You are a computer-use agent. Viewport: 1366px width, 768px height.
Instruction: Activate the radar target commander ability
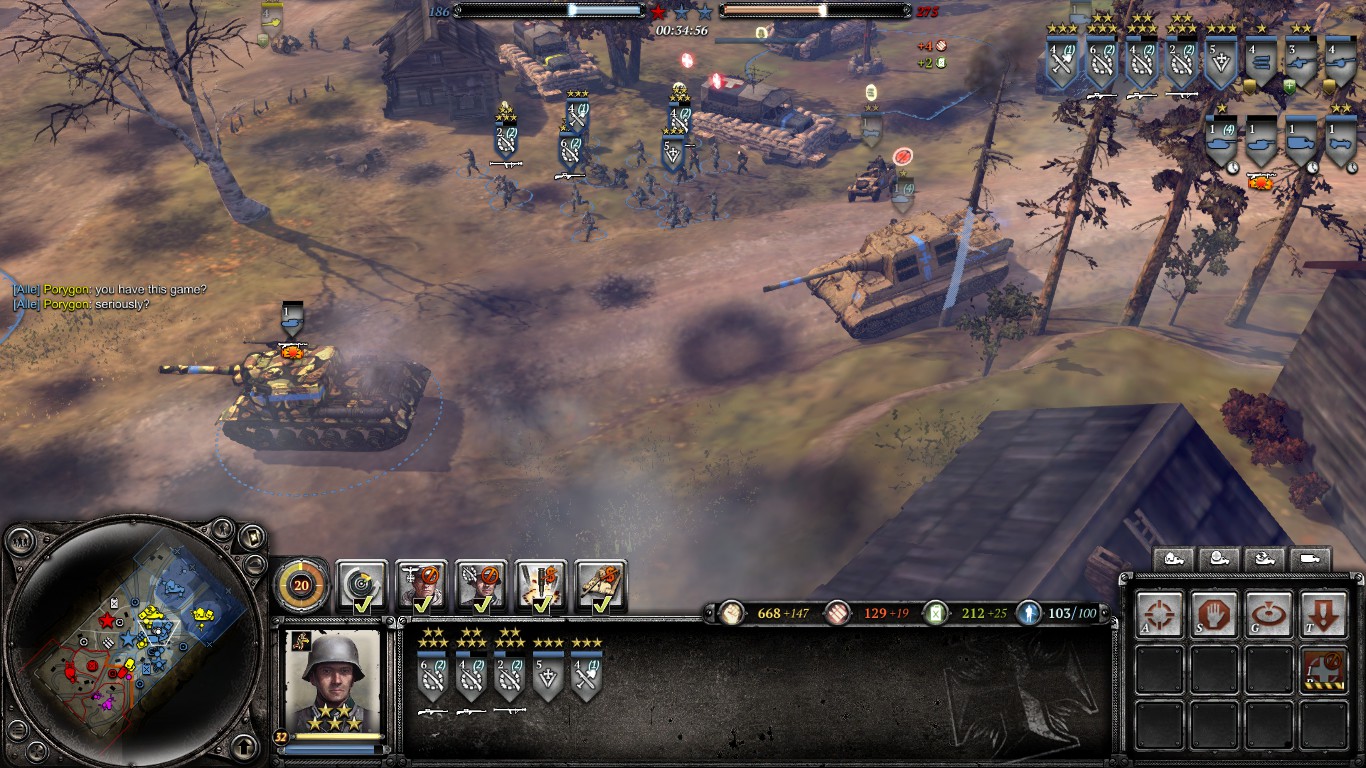point(361,585)
